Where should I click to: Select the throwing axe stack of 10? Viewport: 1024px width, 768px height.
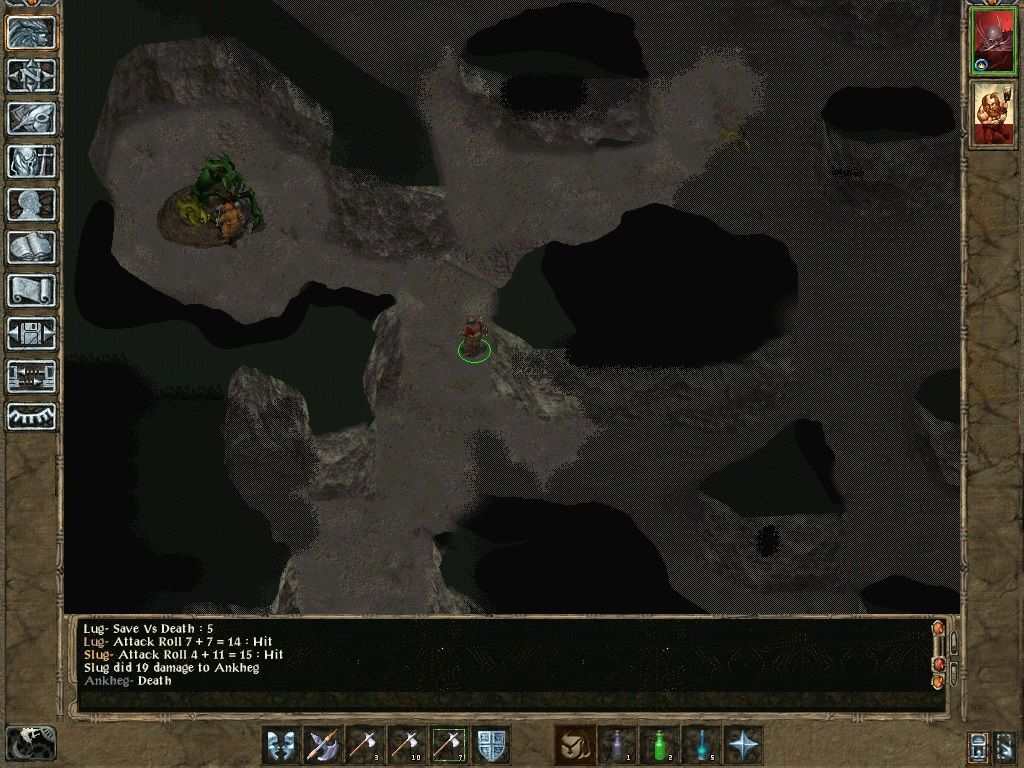coord(407,745)
